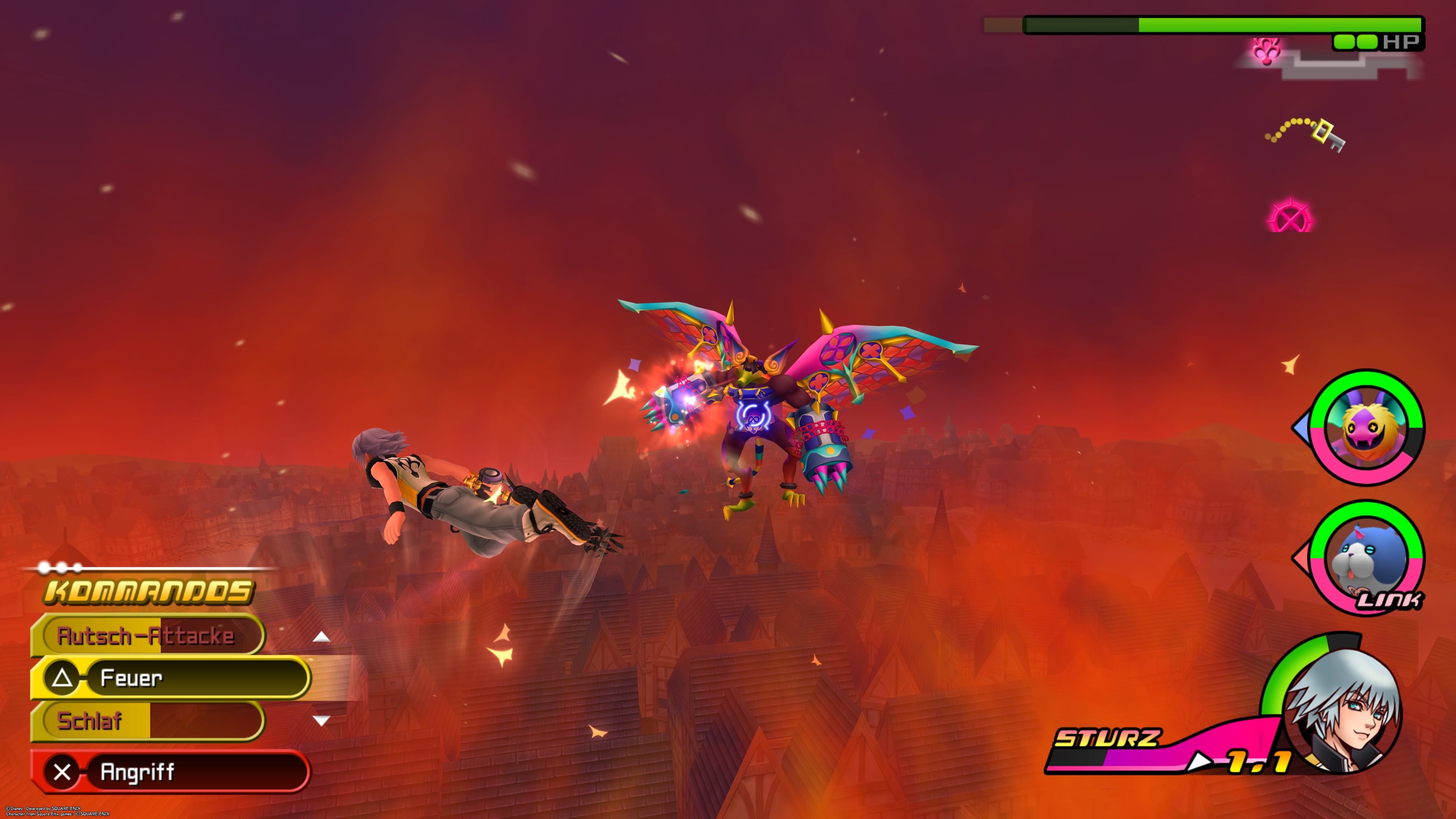Open the KOMMANDOS menu header
Screen dimensions: 1456x819
pos(148,591)
